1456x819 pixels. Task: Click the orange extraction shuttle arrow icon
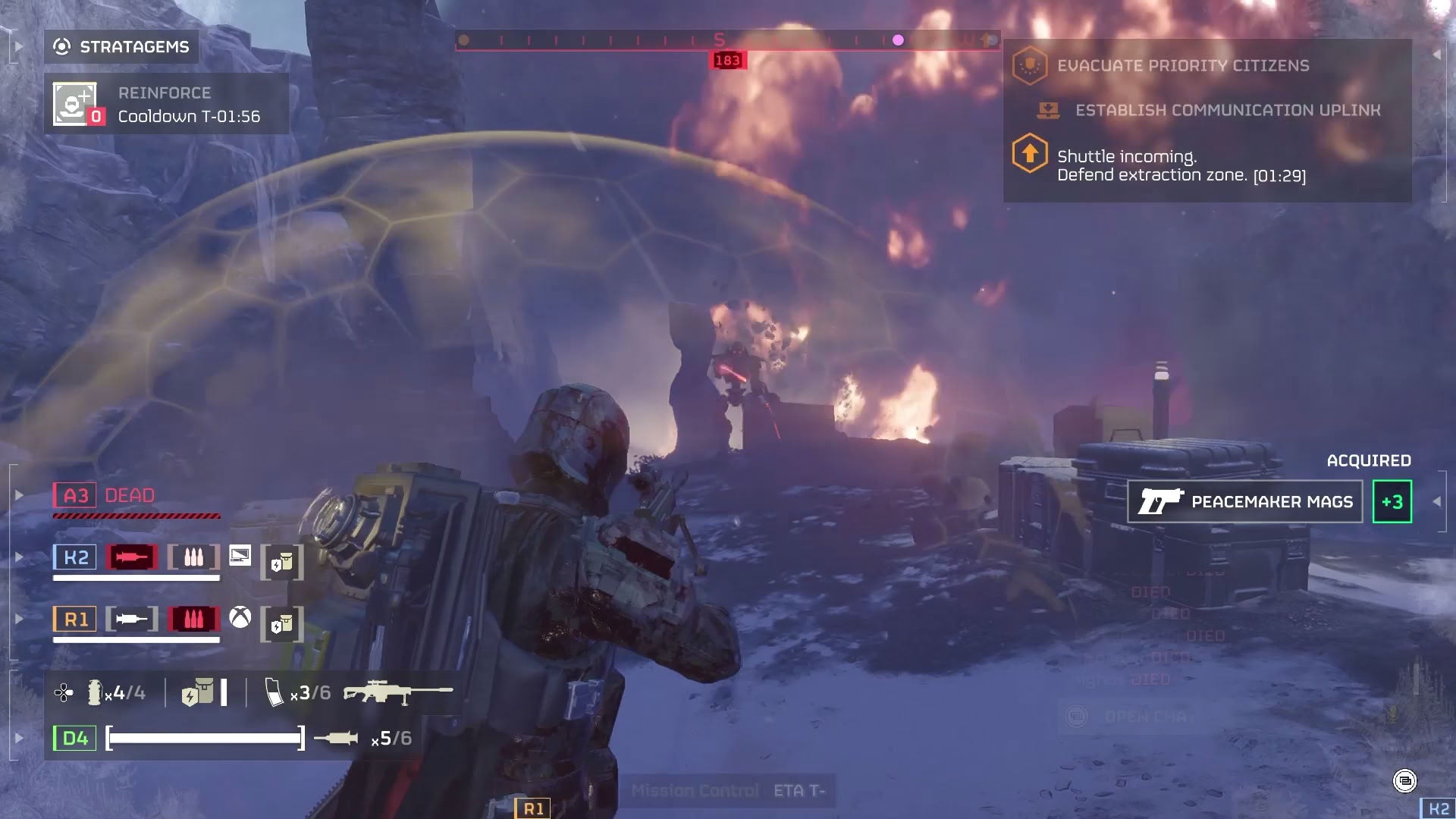tap(1029, 153)
